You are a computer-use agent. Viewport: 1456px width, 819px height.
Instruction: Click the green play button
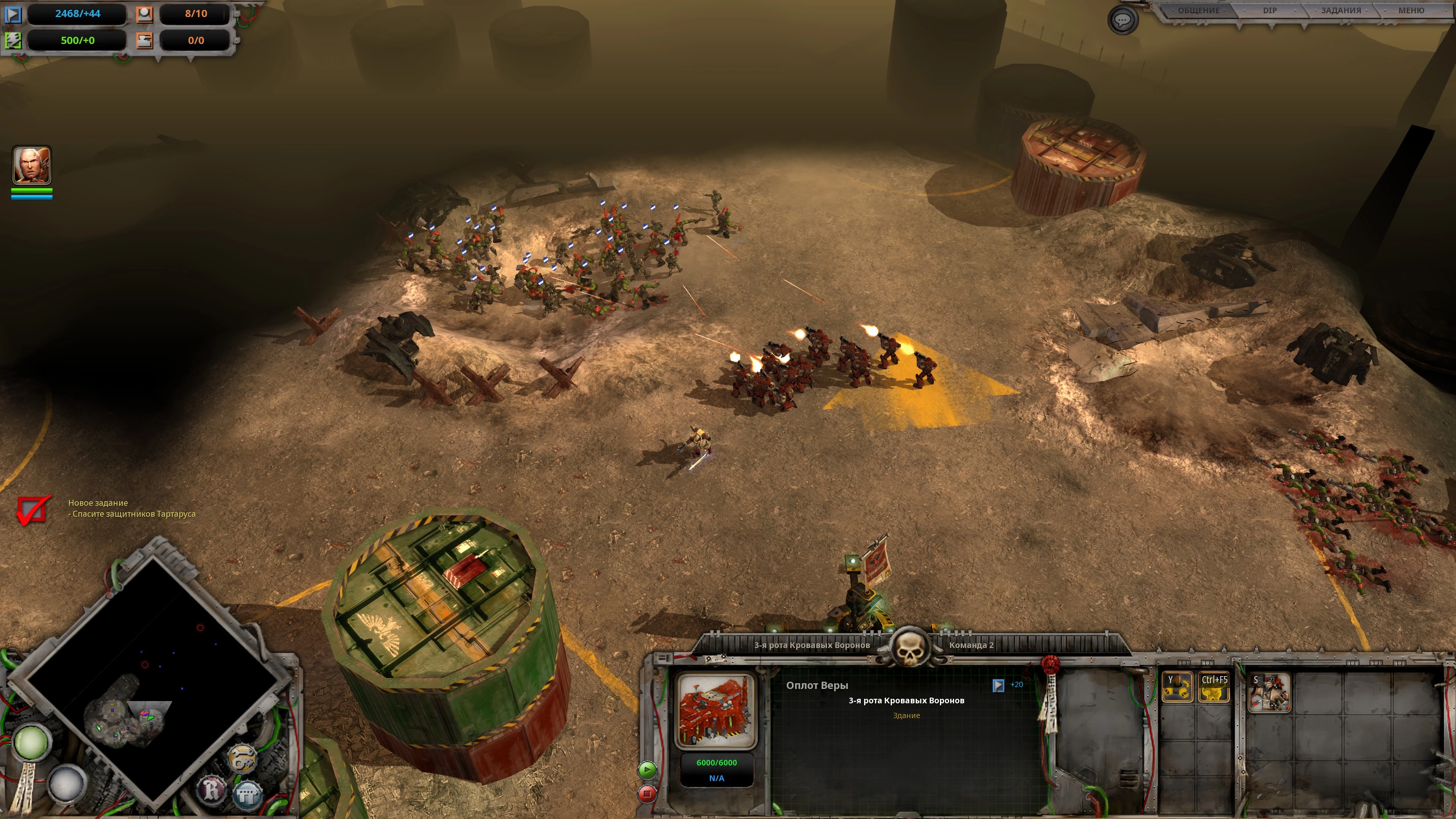point(647,770)
